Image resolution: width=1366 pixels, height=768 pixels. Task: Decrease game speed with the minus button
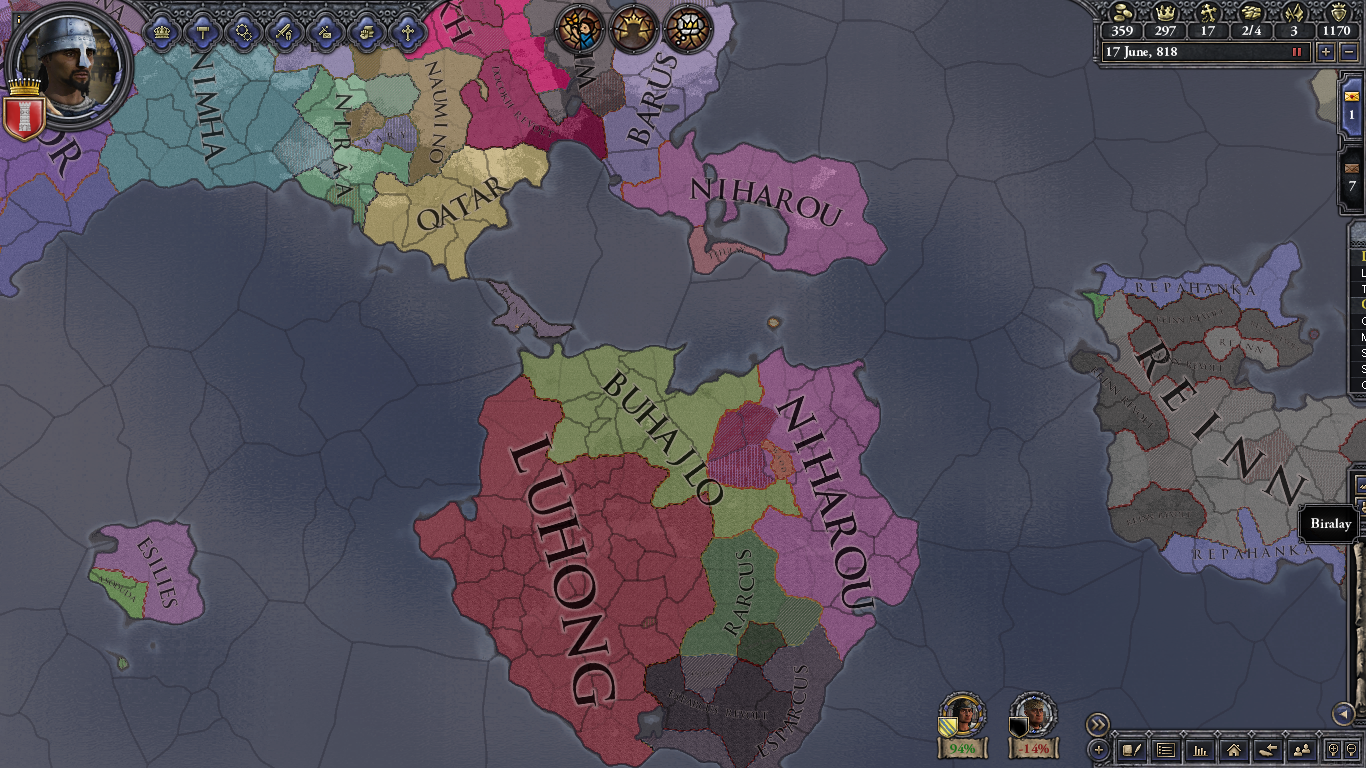(x=1349, y=53)
